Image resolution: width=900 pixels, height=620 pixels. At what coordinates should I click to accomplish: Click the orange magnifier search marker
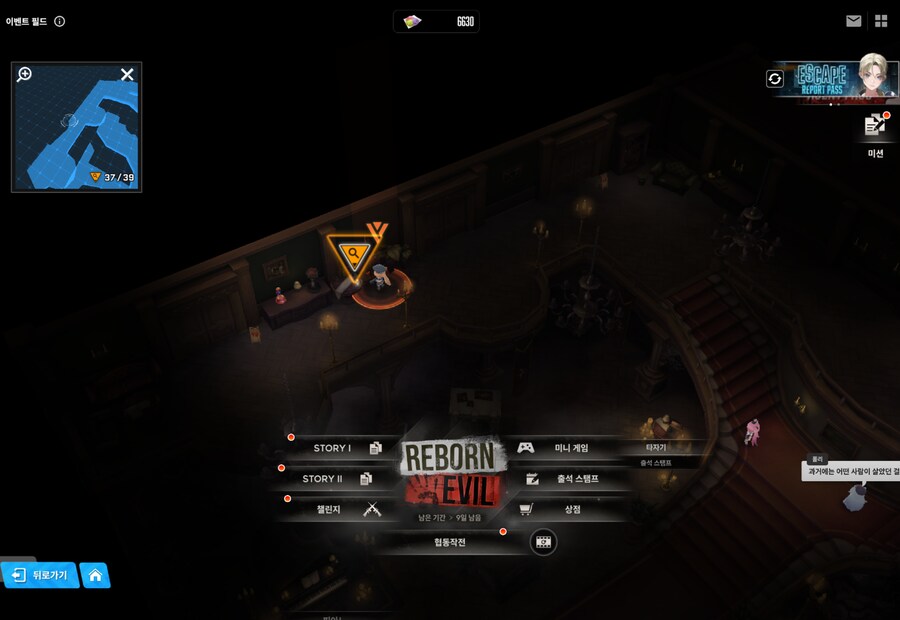[353, 254]
